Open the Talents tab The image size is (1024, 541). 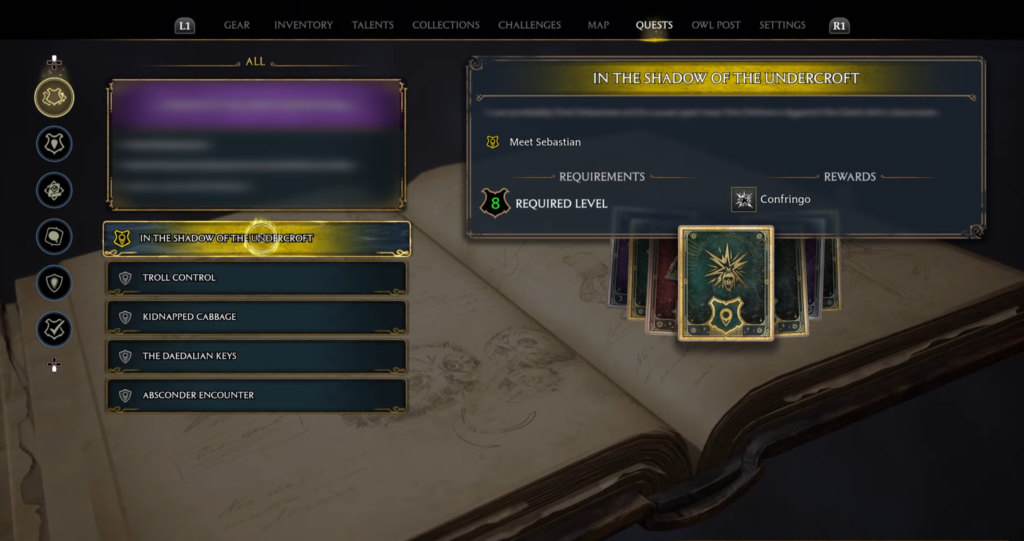pos(372,25)
